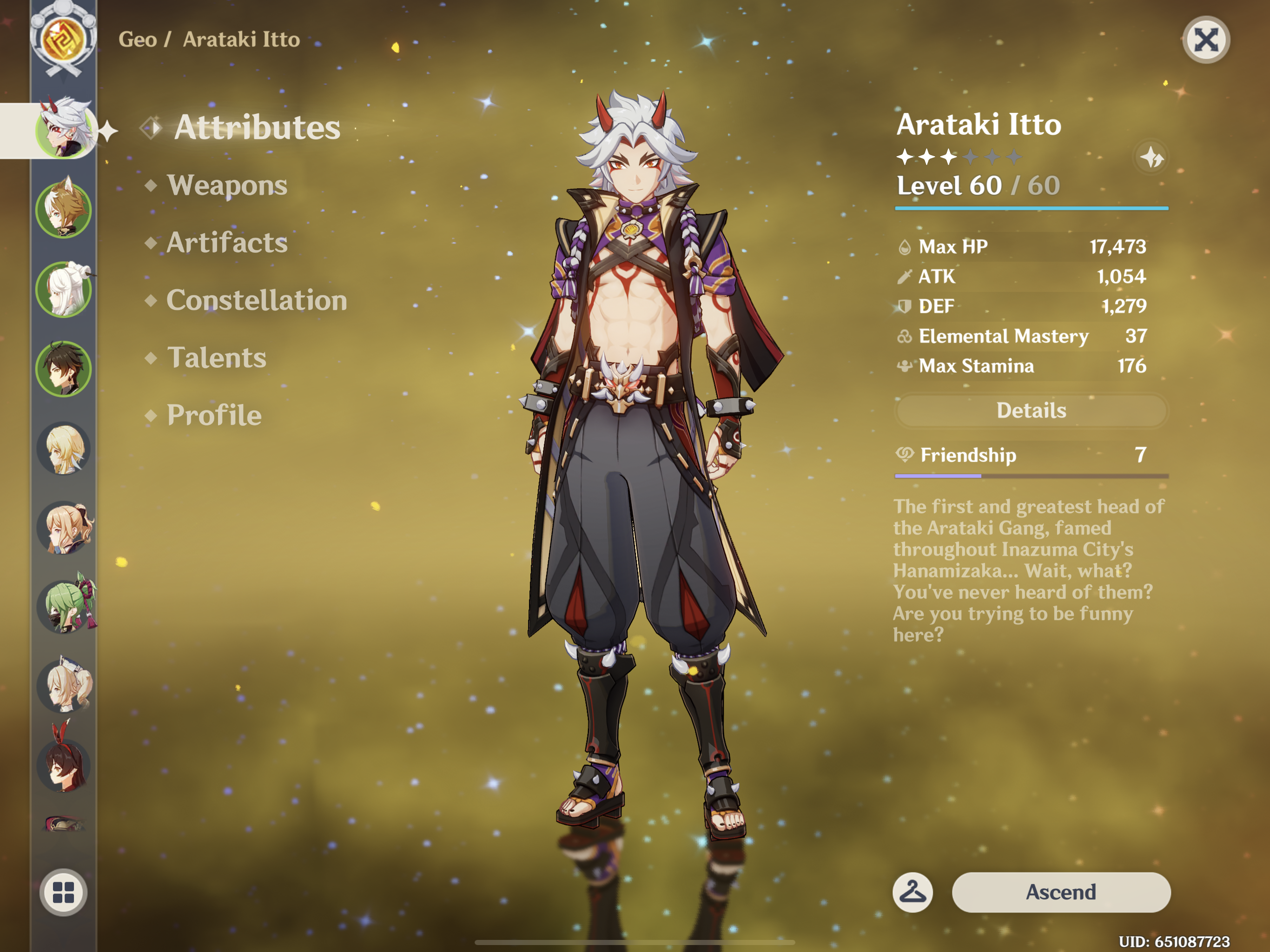1270x952 pixels.
Task: Click the sparkle icon beside the stars
Action: click(x=1151, y=157)
